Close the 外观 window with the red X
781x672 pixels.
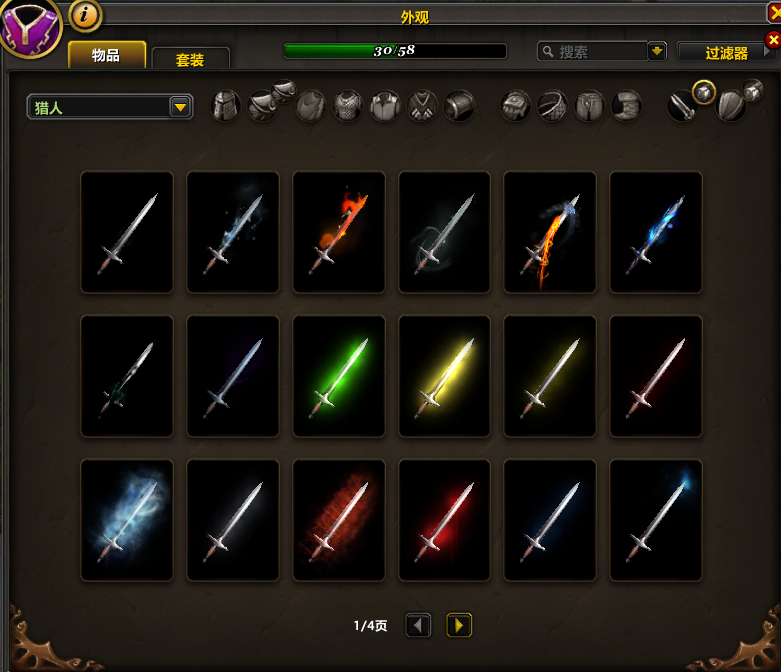pos(772,40)
